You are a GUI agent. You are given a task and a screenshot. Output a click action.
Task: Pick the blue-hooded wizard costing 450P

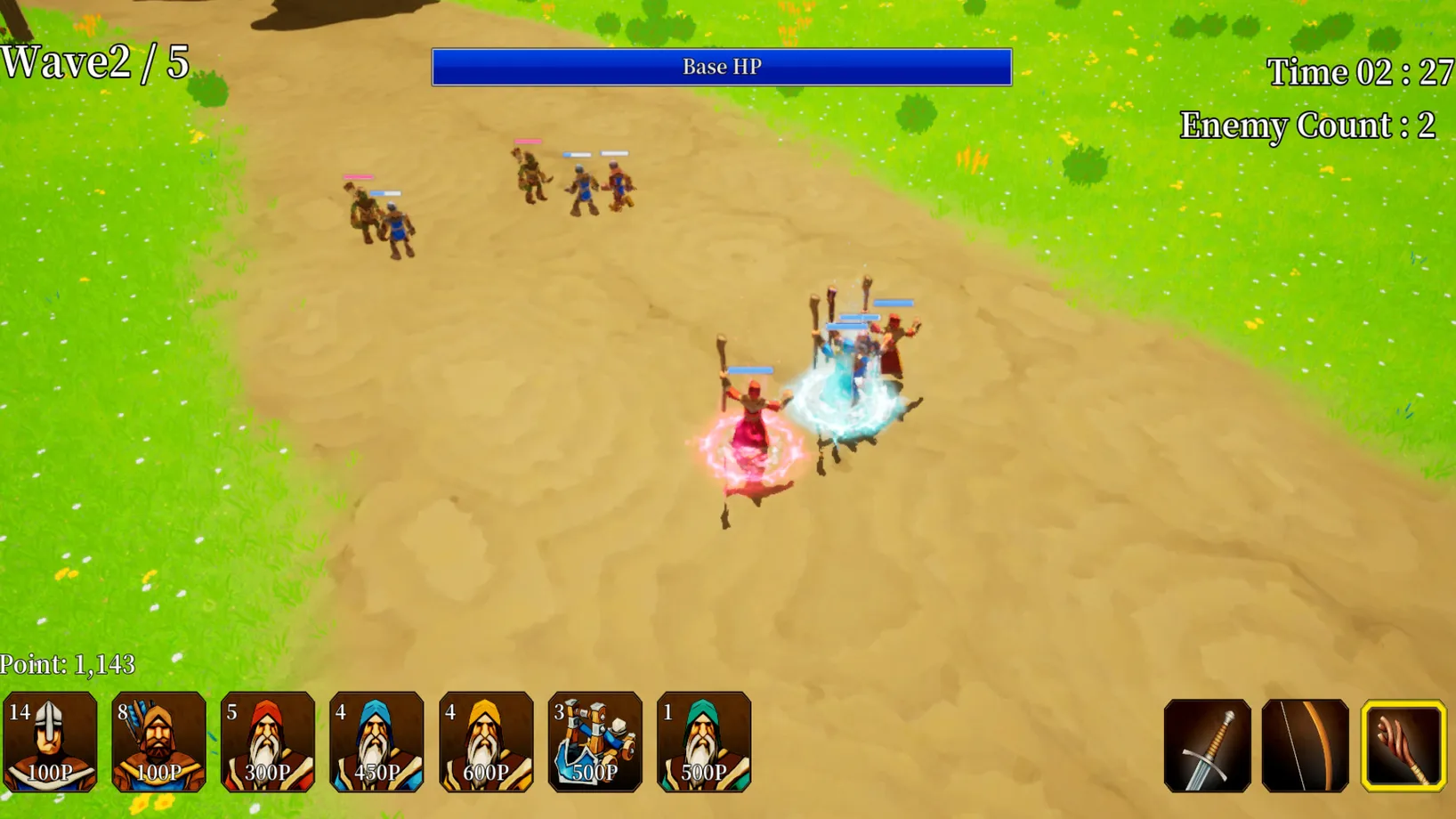coord(376,742)
